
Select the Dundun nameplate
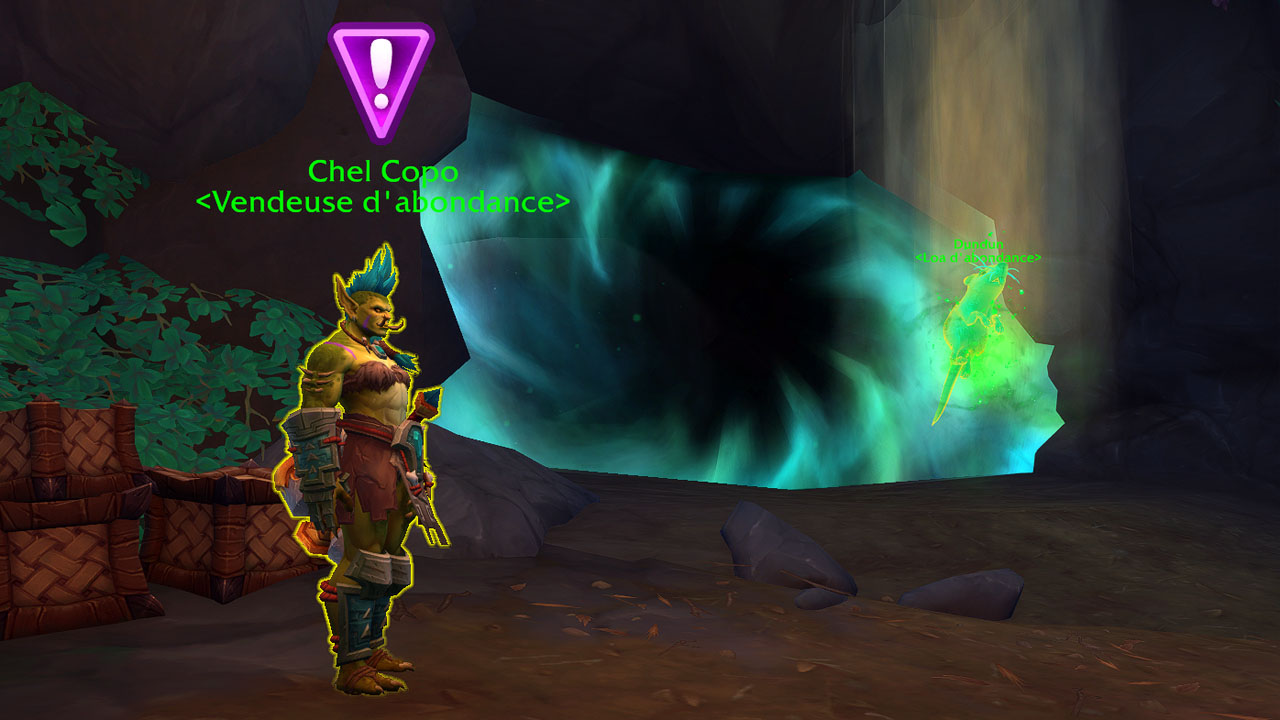[x=977, y=244]
